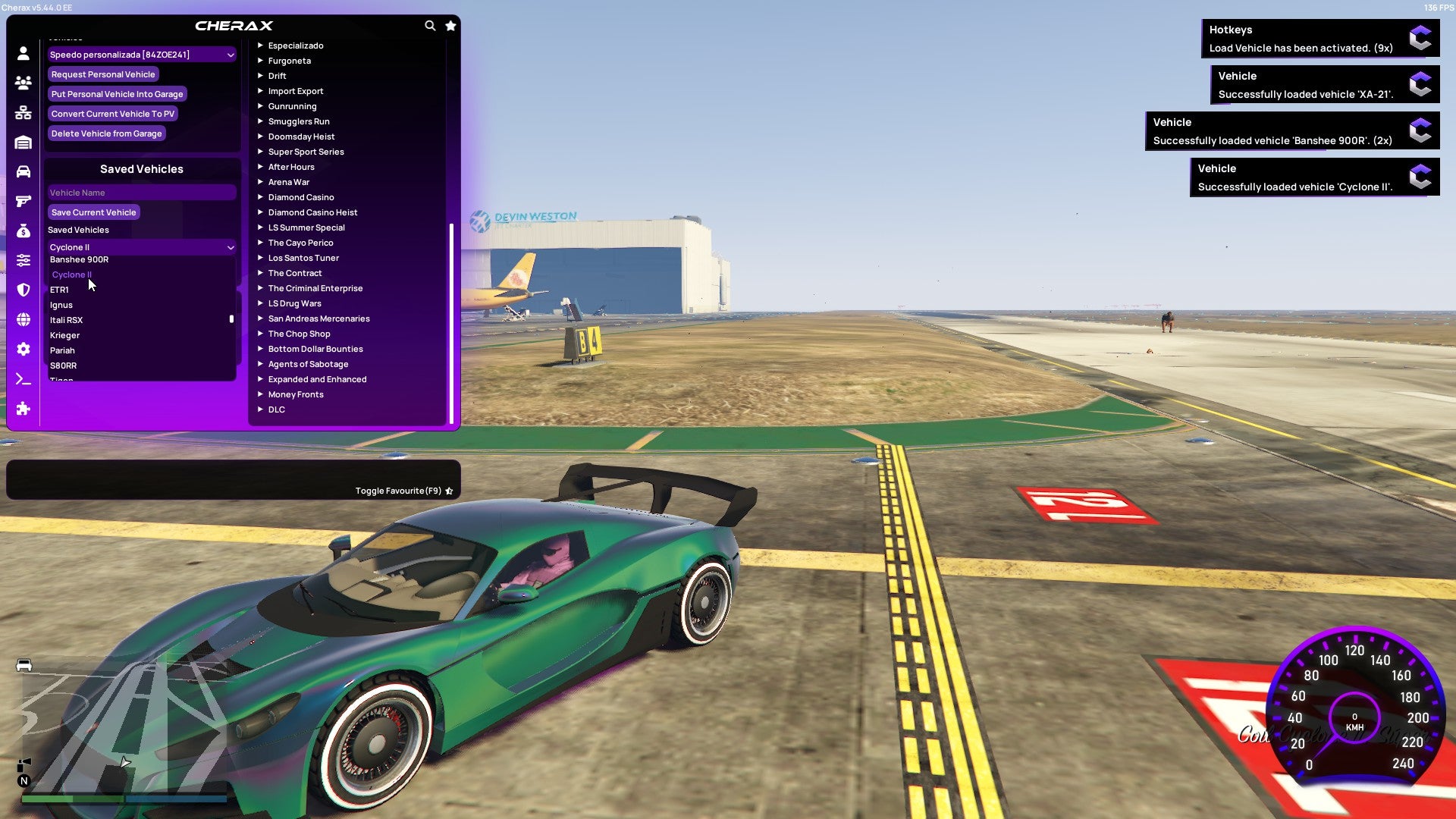The height and width of the screenshot is (819, 1456).
Task: Open the Players list icon
Action: point(23,83)
